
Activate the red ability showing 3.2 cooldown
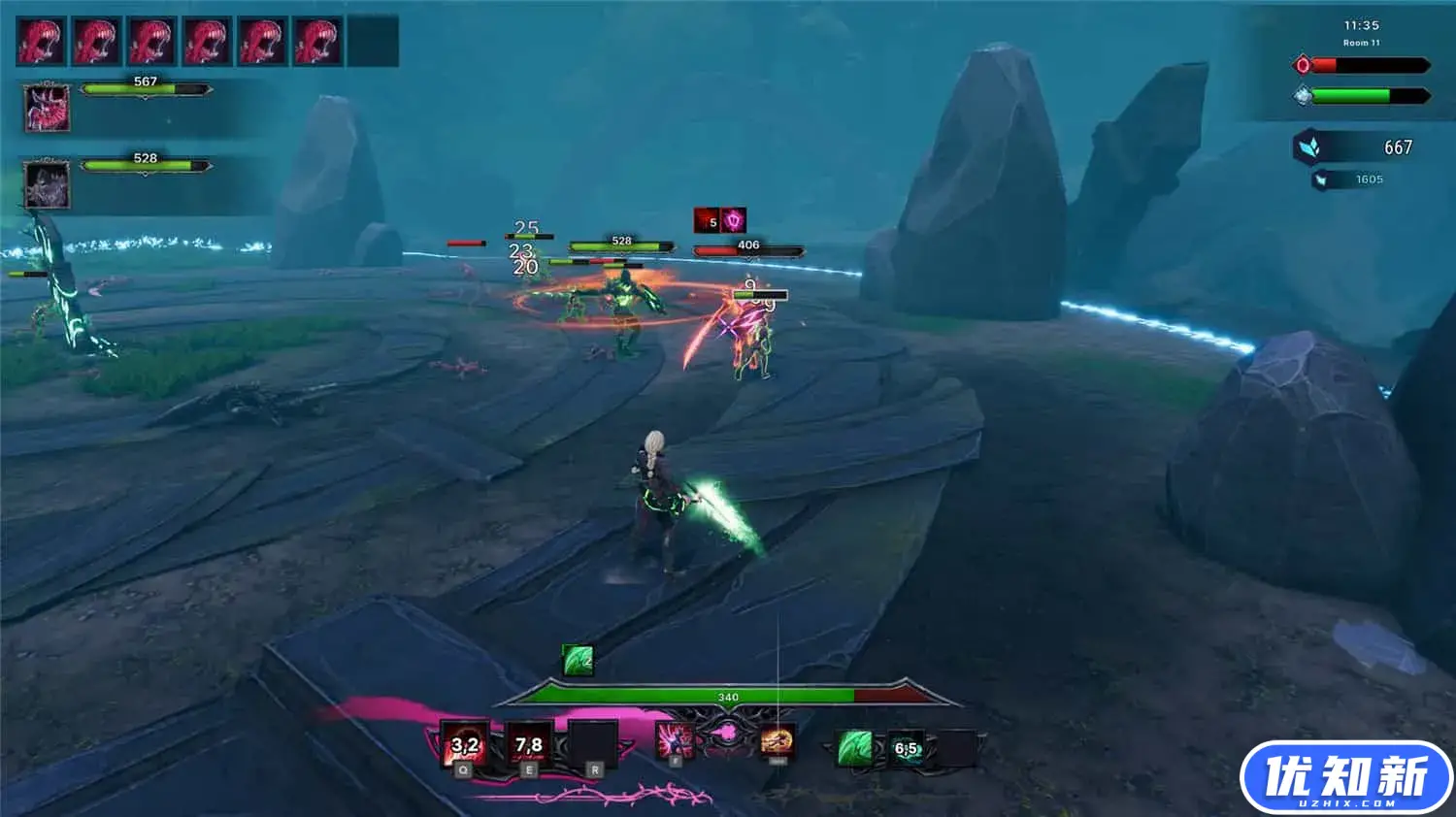(x=465, y=744)
